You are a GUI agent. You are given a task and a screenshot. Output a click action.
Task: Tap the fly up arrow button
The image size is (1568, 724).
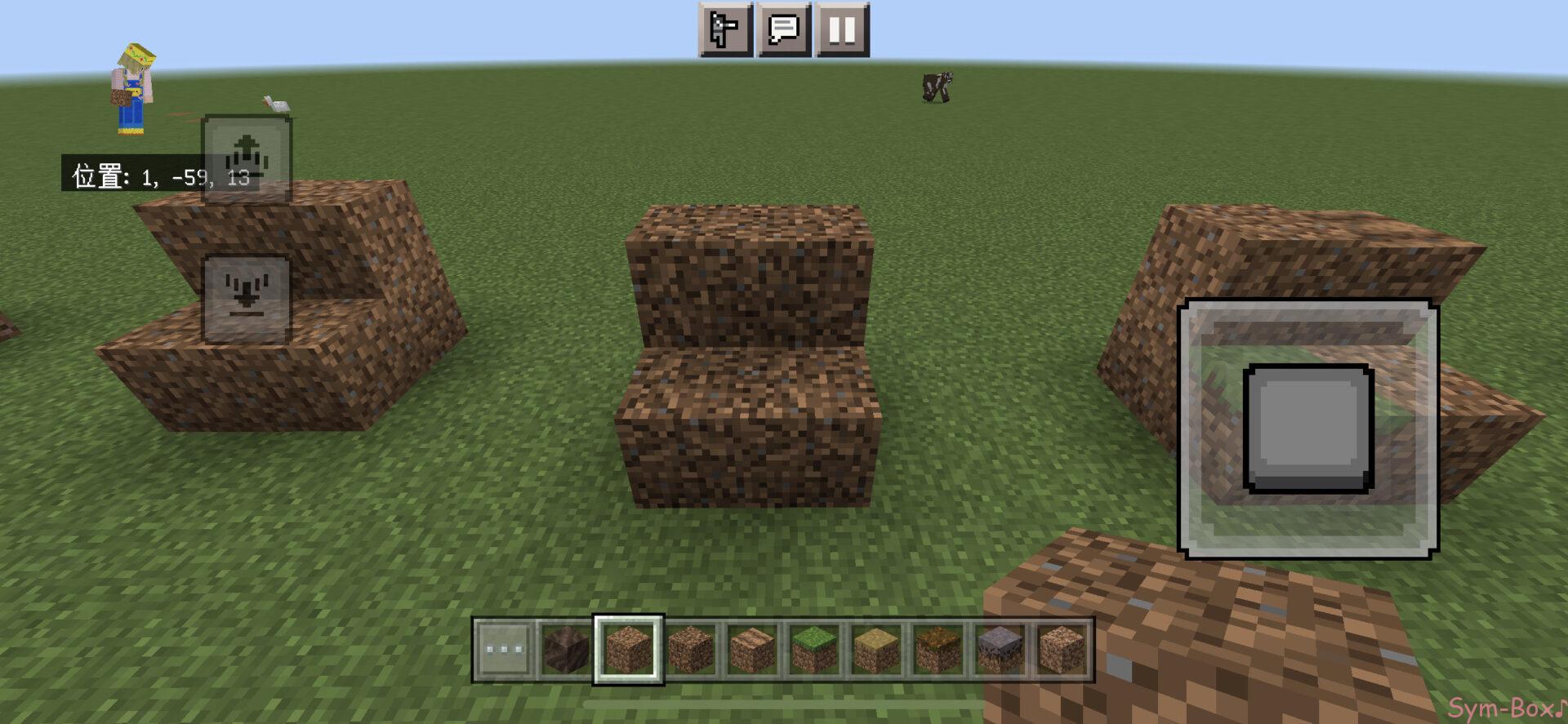(x=247, y=158)
